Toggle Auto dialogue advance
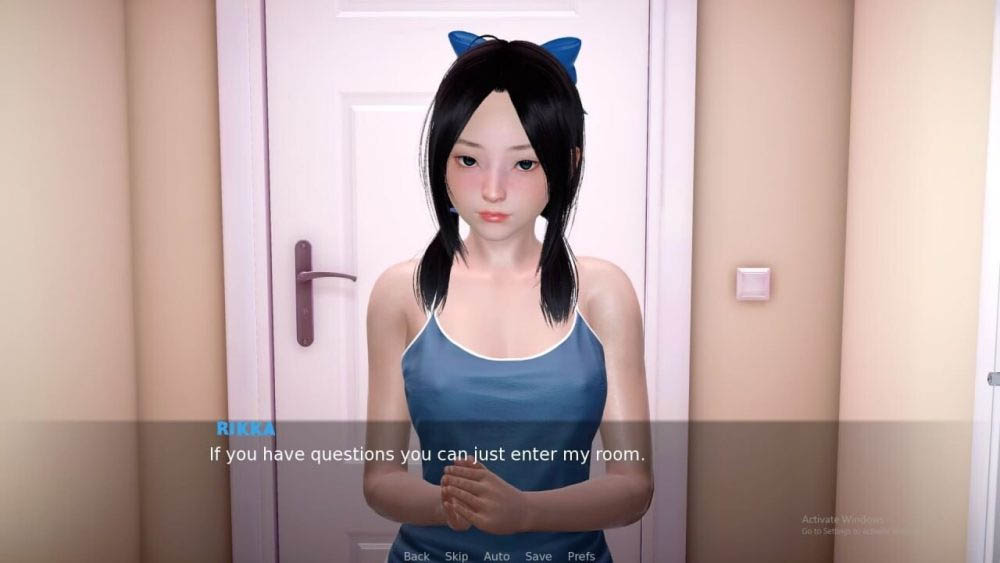Viewport: 1000px width, 563px height. pos(496,556)
